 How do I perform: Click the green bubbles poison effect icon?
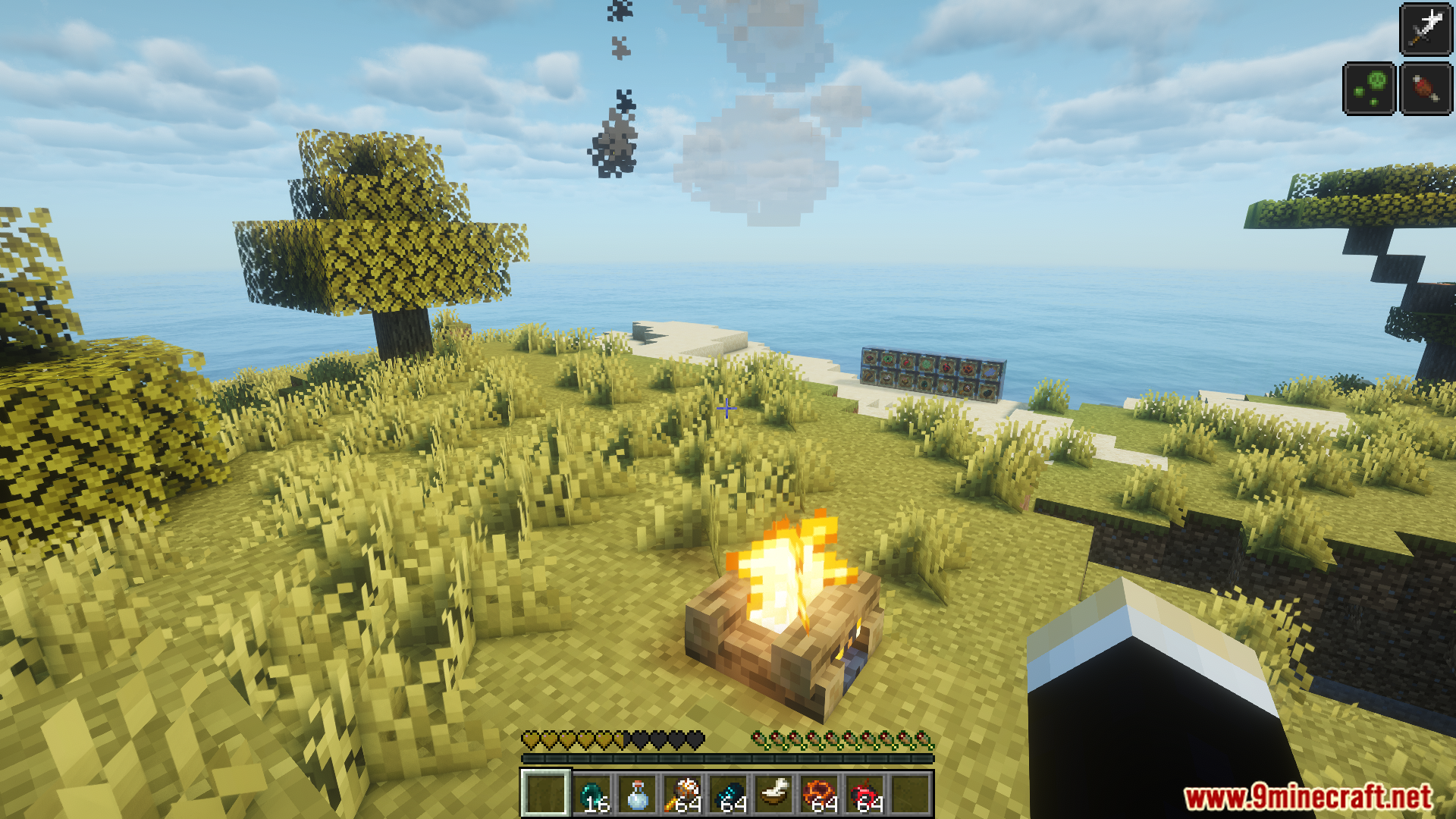click(x=1369, y=89)
